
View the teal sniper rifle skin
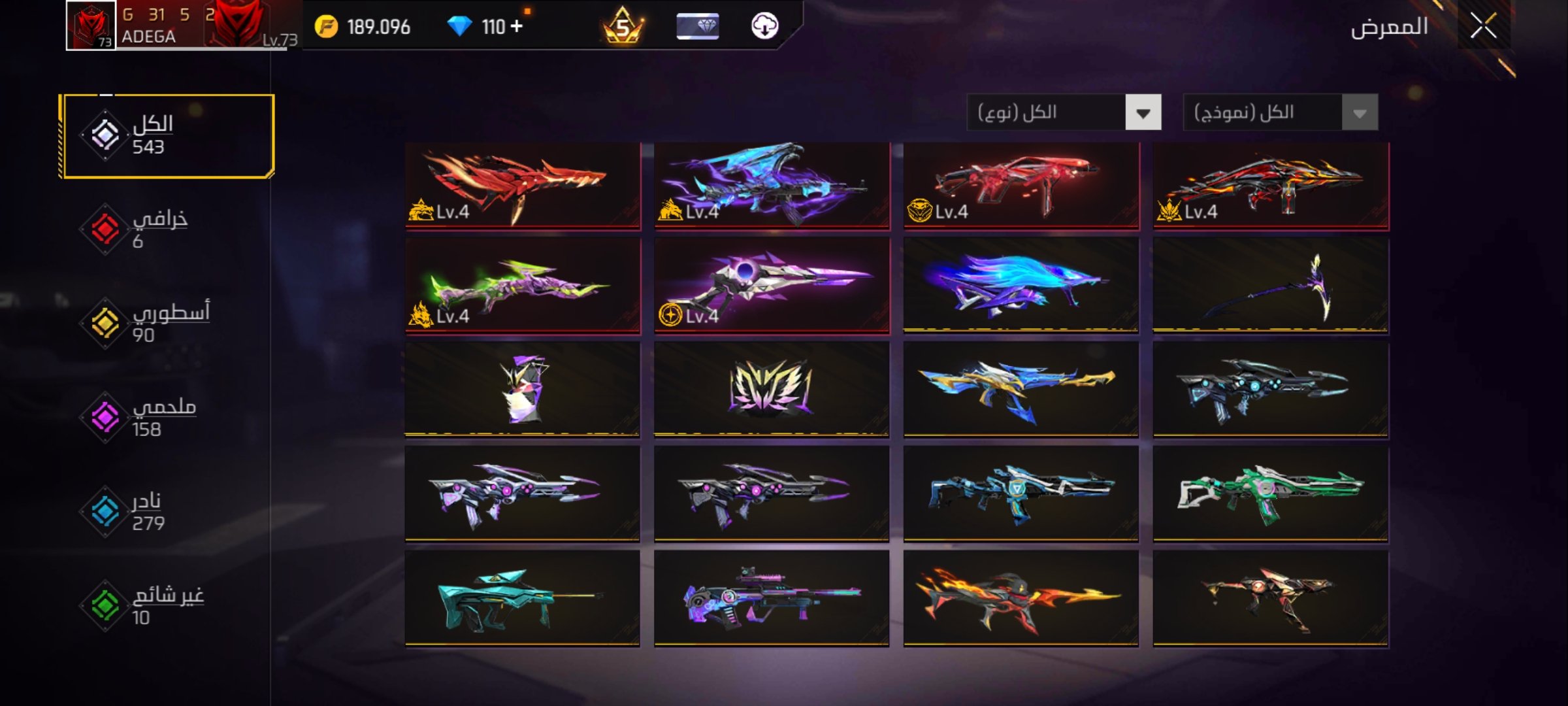[x=523, y=598]
